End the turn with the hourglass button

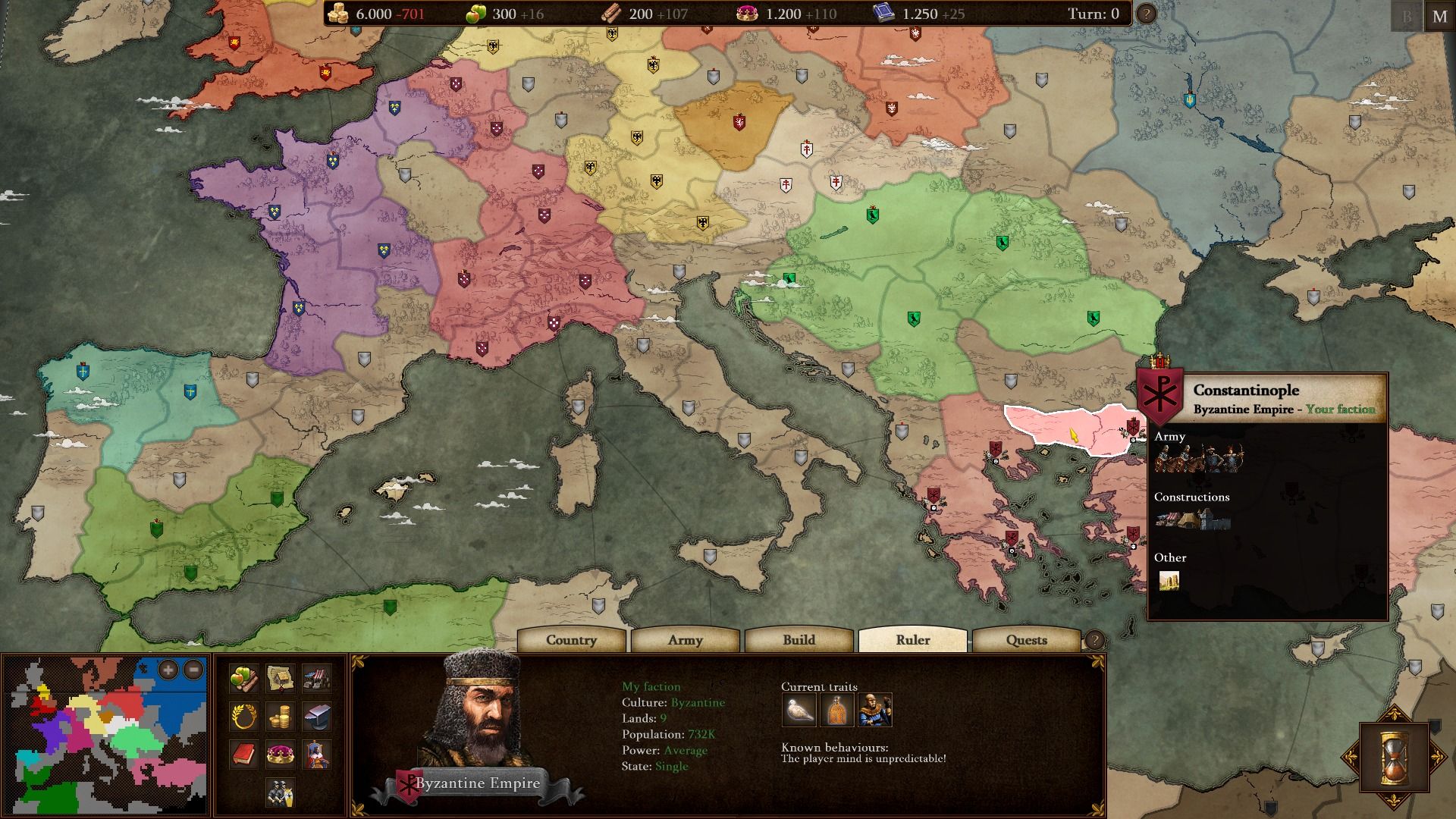(x=1394, y=757)
